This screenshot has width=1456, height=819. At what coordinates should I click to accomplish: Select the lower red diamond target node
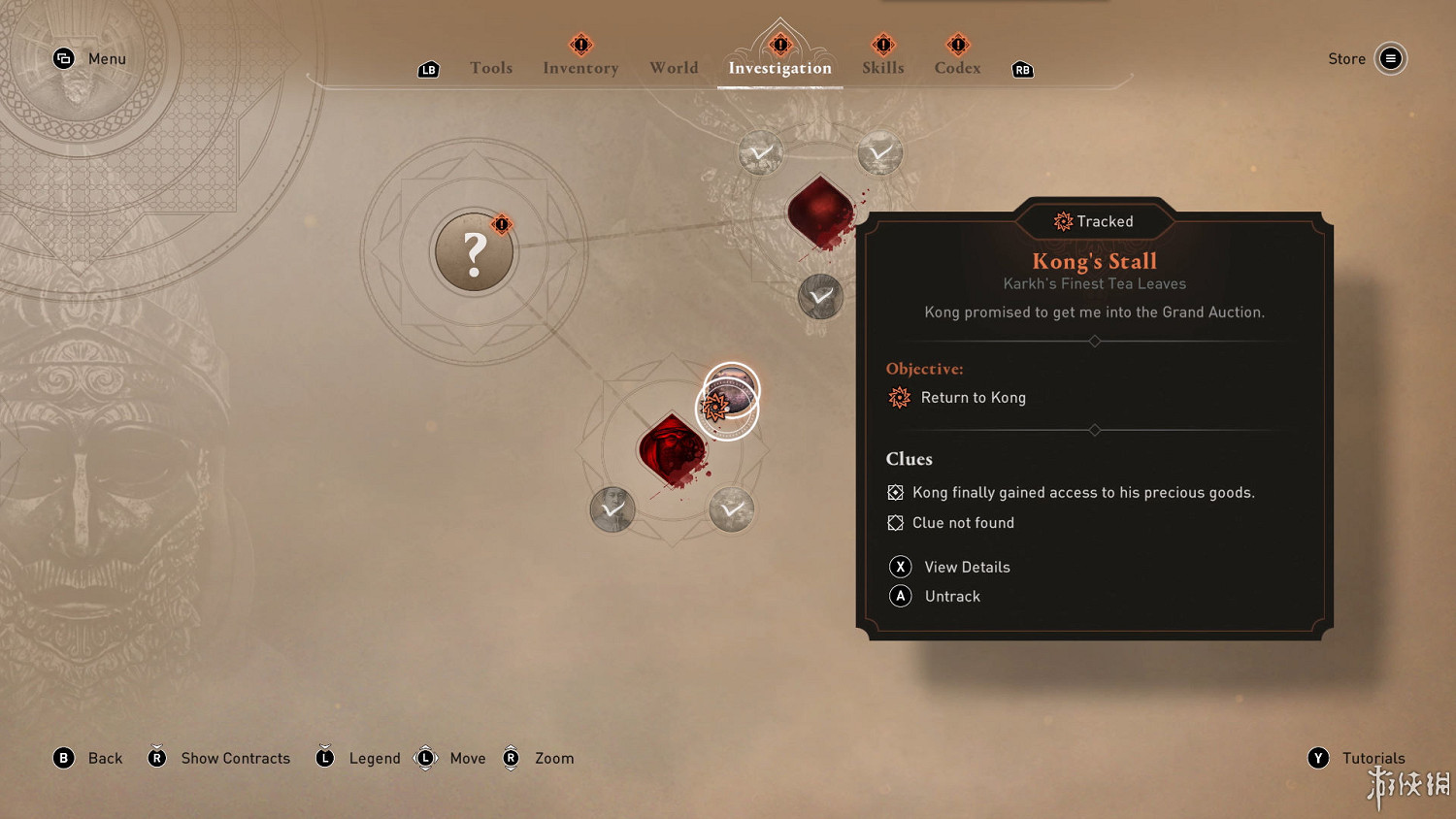[x=671, y=449]
